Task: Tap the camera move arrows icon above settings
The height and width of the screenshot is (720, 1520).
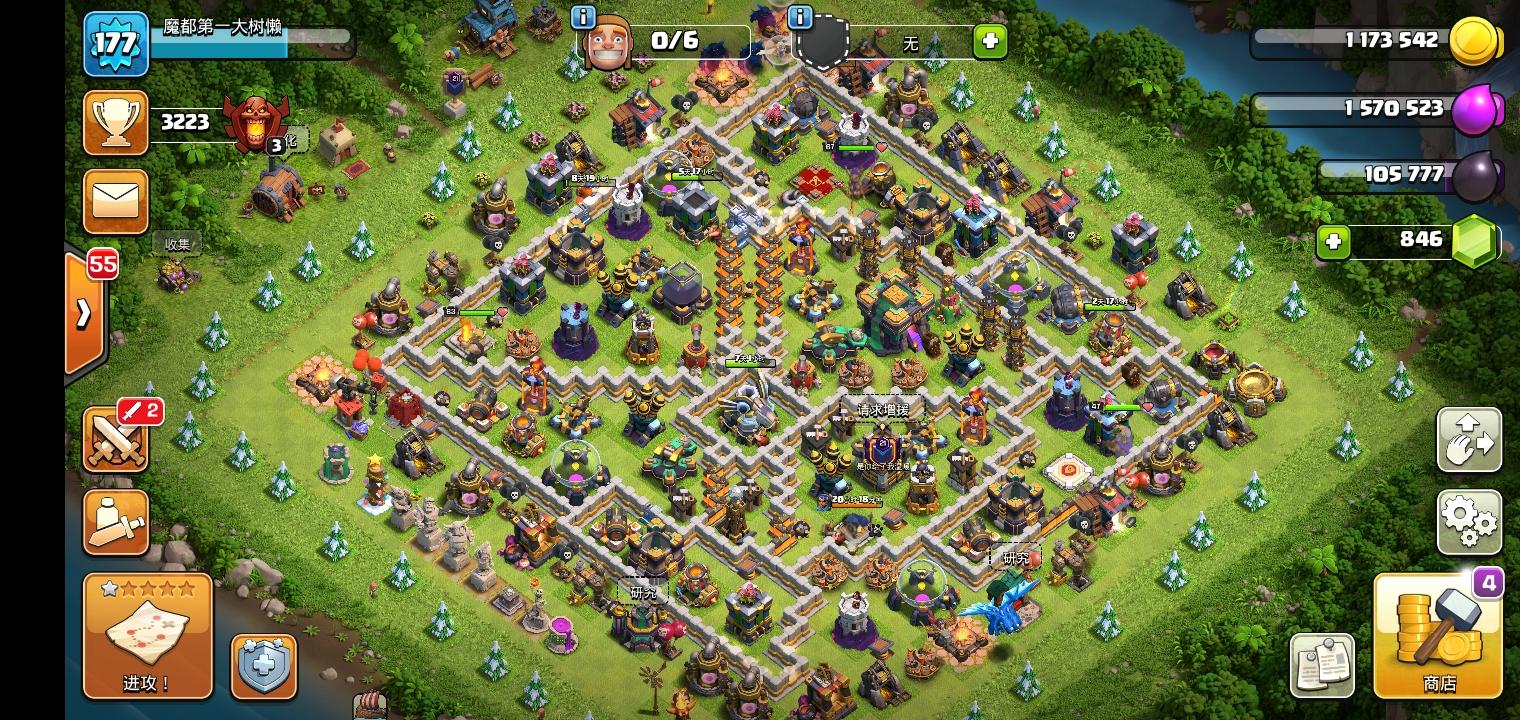Action: coord(1468,440)
